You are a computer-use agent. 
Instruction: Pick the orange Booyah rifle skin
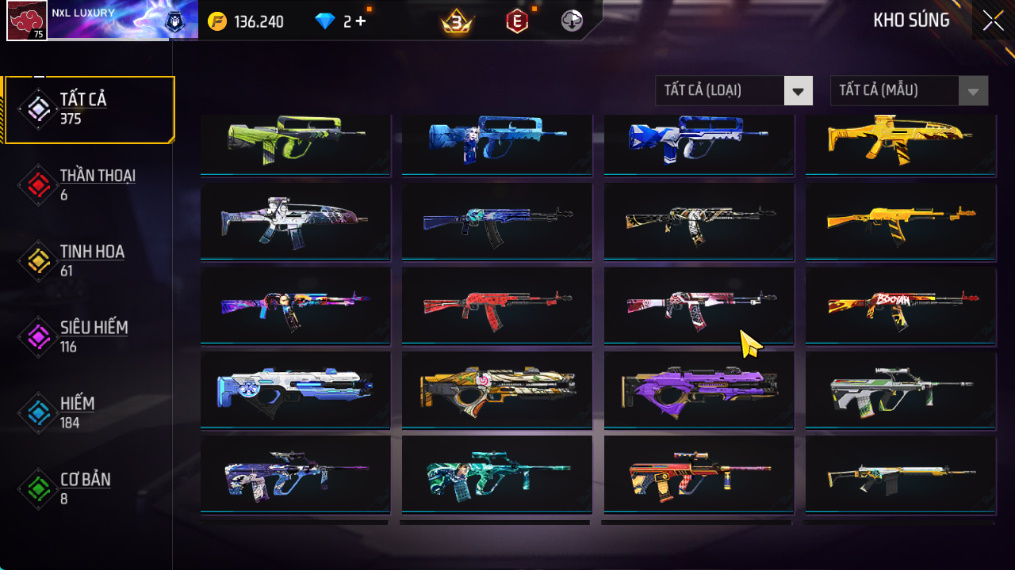[900, 304]
